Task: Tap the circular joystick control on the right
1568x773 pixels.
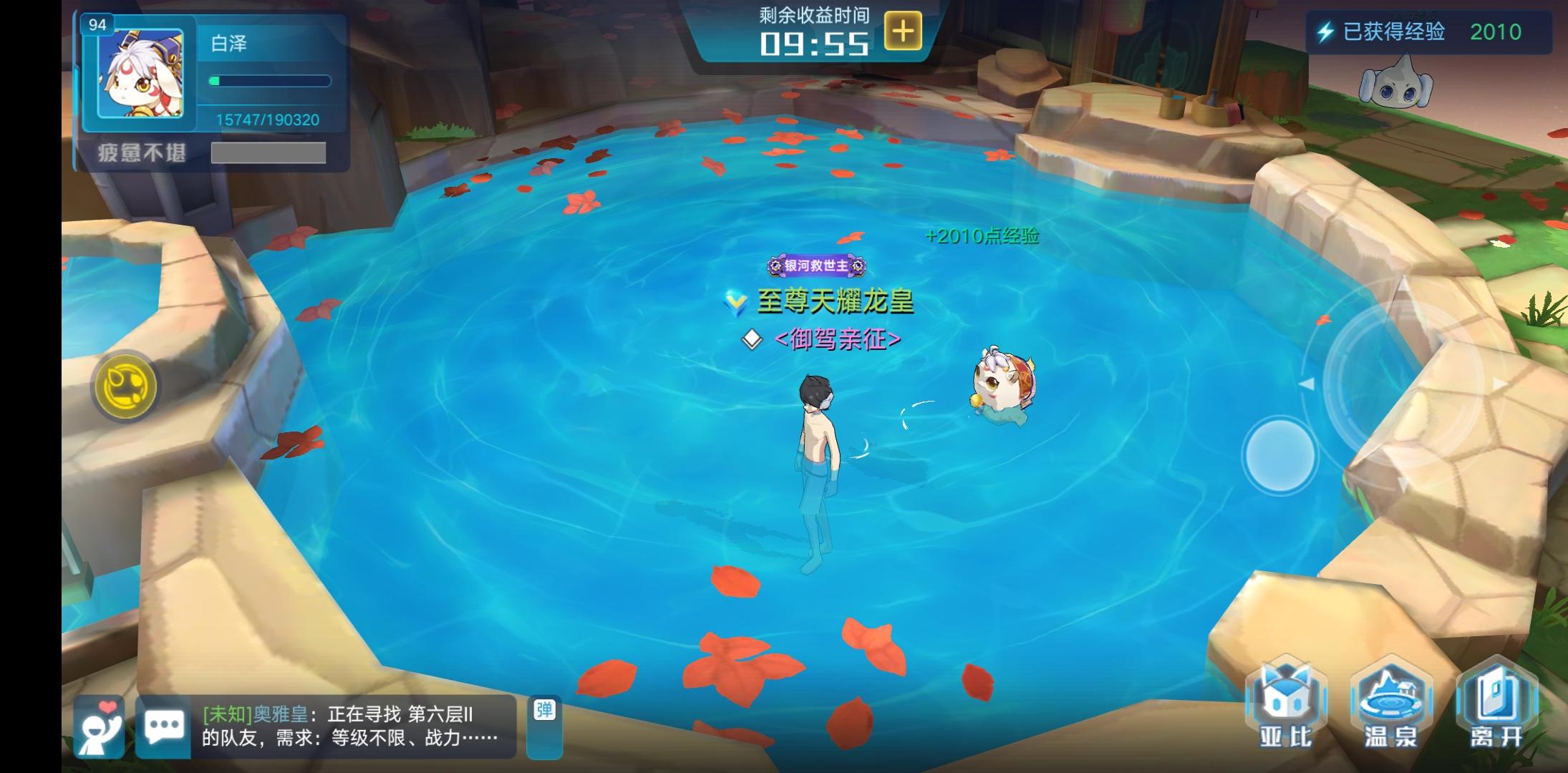Action: coord(1279,454)
